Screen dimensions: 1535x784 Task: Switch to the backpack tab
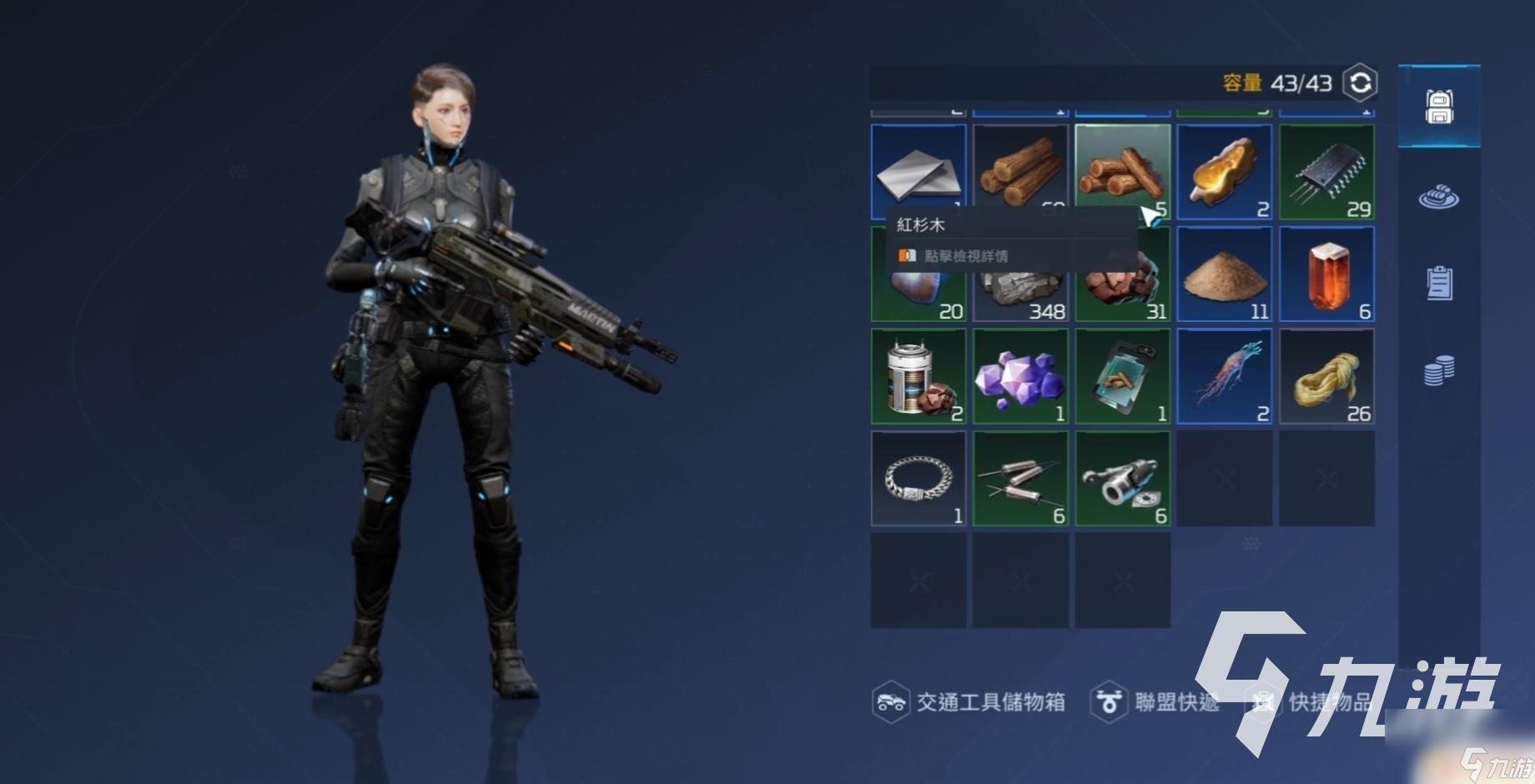point(1439,107)
